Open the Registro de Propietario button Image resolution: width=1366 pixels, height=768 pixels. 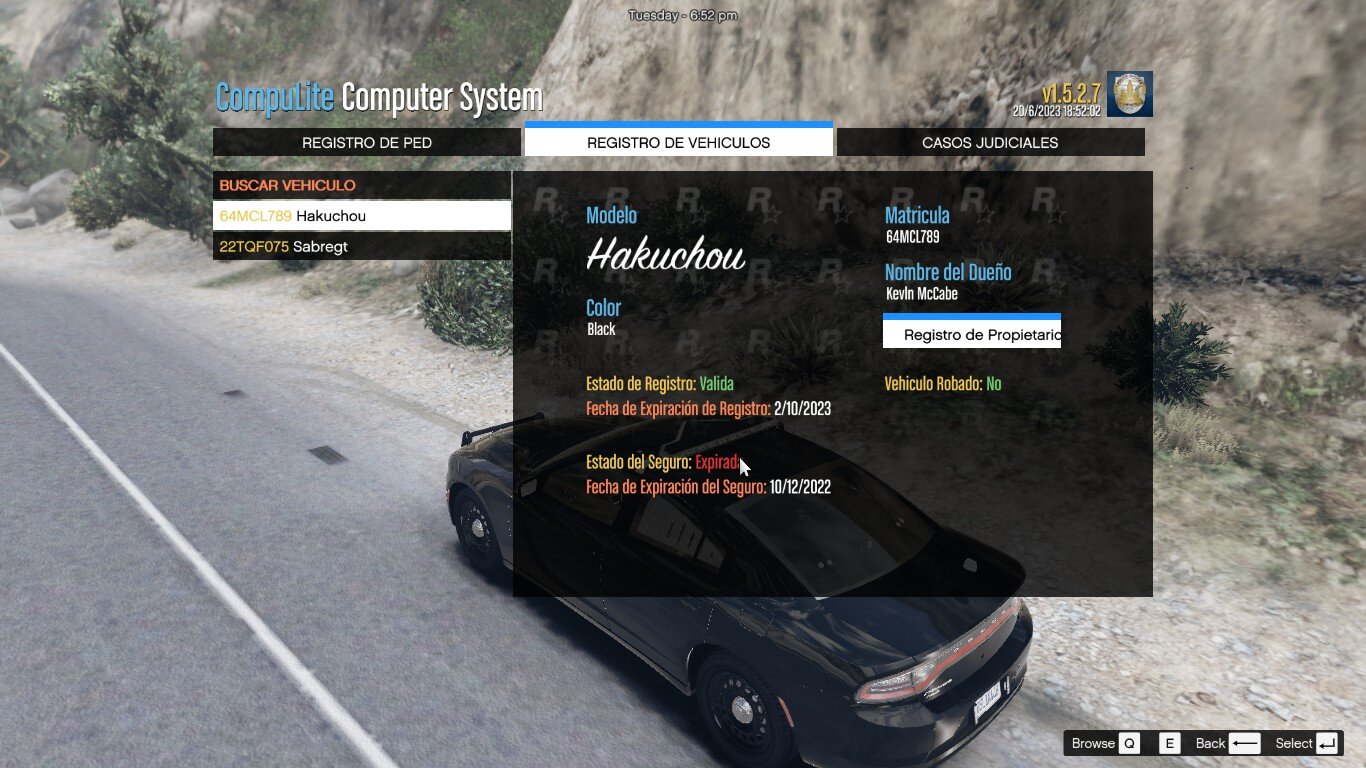tap(972, 335)
